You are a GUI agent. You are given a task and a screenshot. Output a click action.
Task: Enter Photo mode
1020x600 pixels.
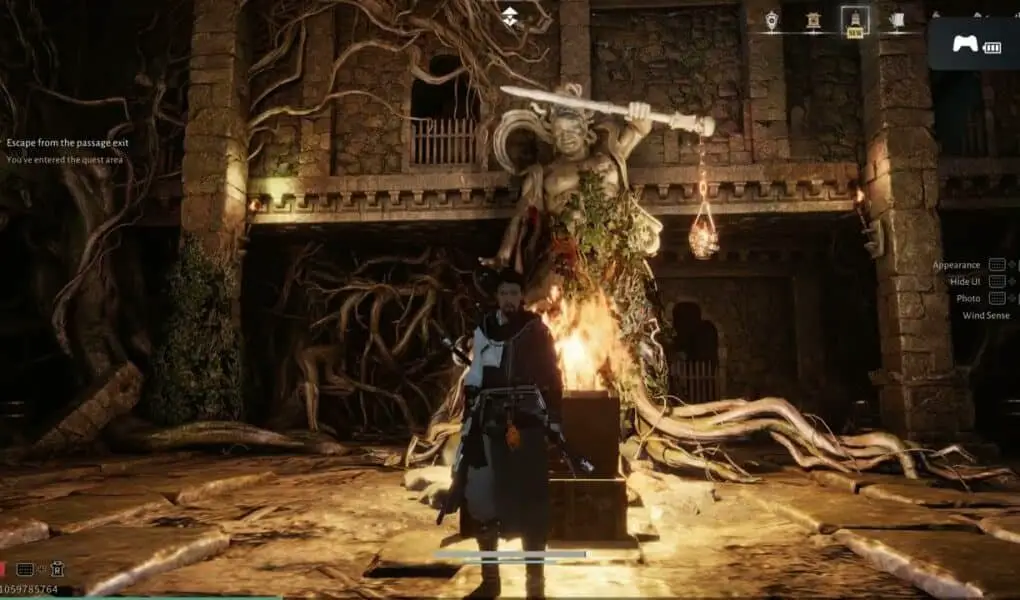pos(968,298)
